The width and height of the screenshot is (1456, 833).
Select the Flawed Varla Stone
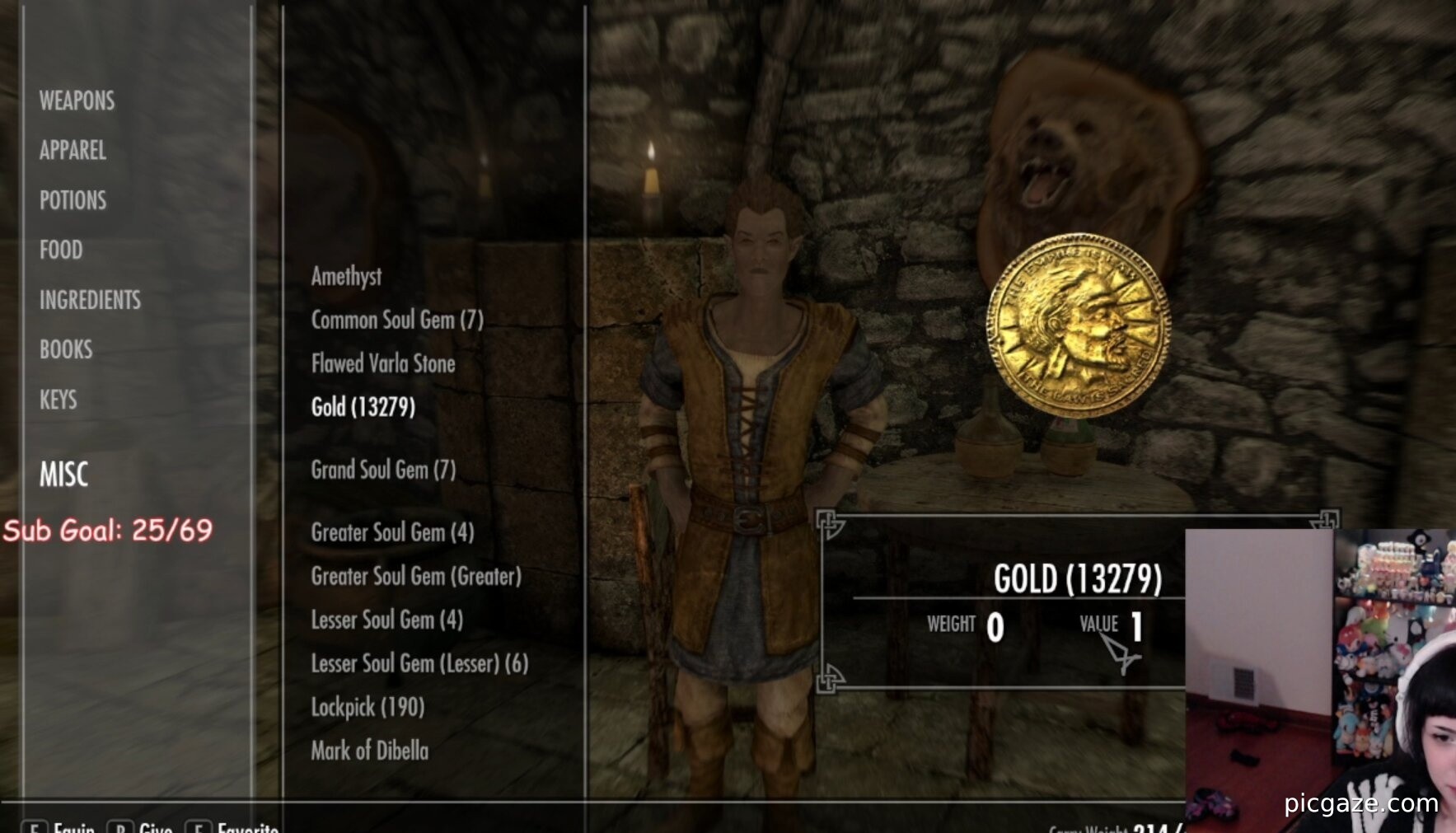[383, 363]
